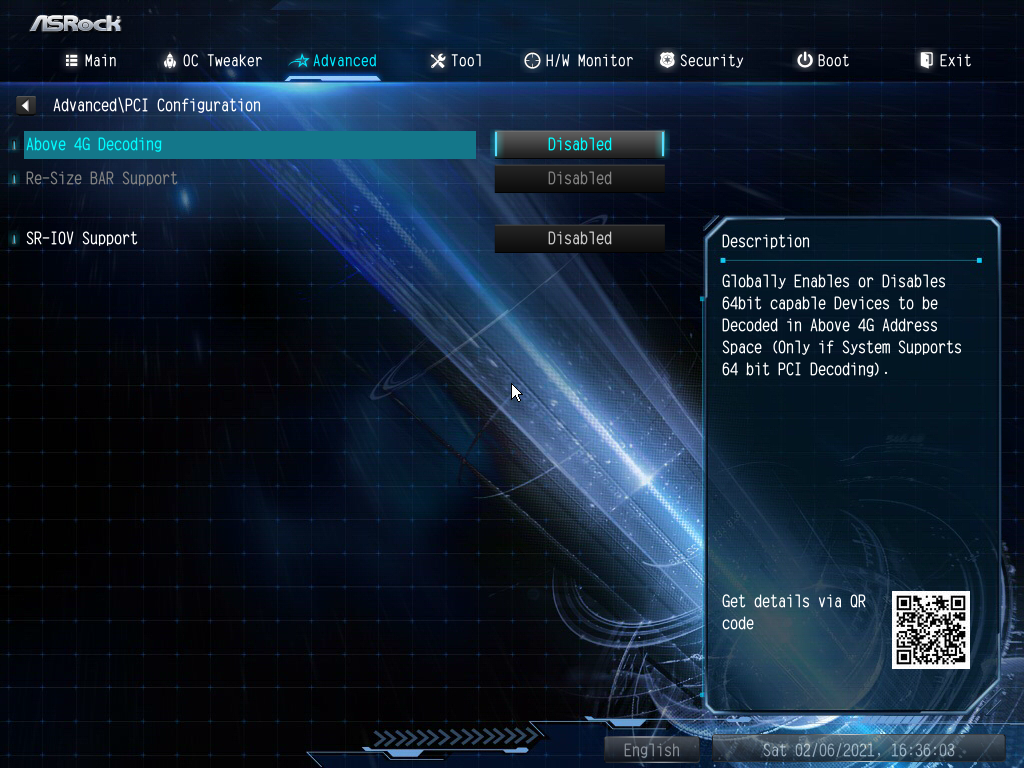Switch to the Main tab
Viewport: 1024px width, 768px height.
[x=91, y=61]
